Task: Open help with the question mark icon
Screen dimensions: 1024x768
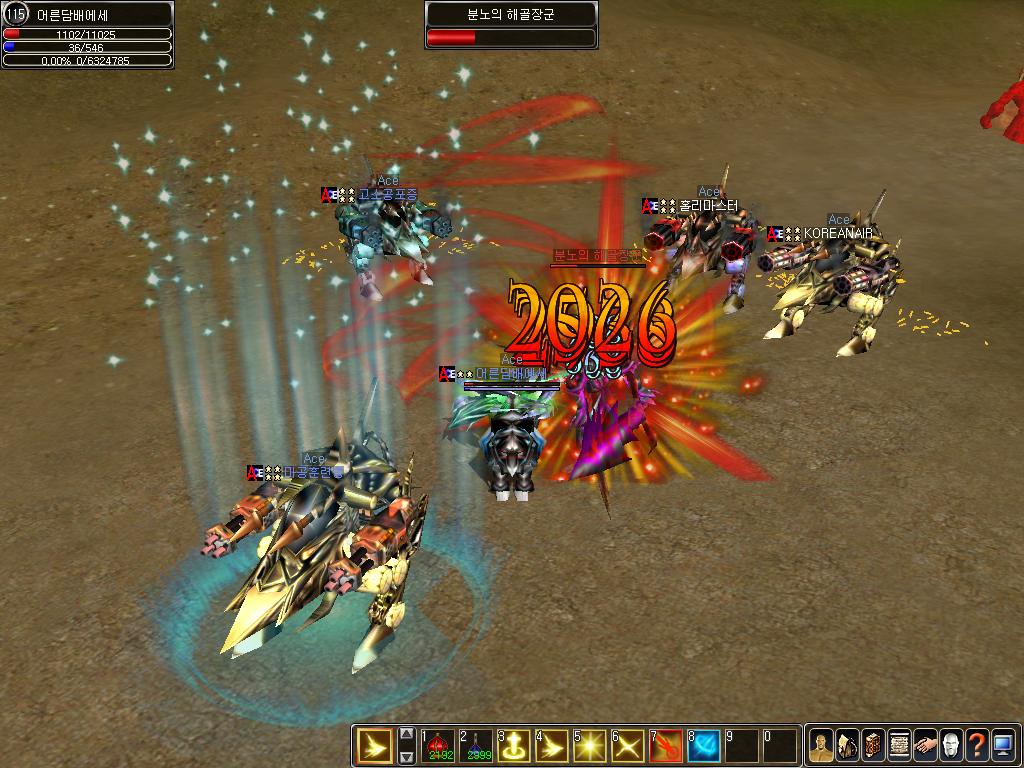Action: click(977, 746)
